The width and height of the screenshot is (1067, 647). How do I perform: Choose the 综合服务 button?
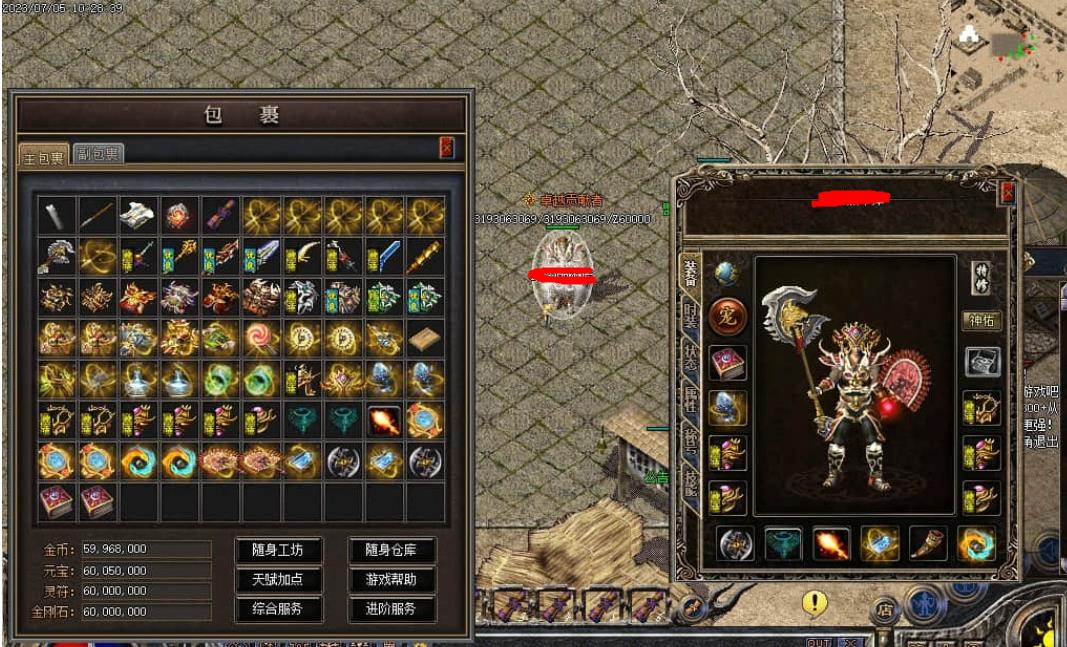(x=279, y=608)
